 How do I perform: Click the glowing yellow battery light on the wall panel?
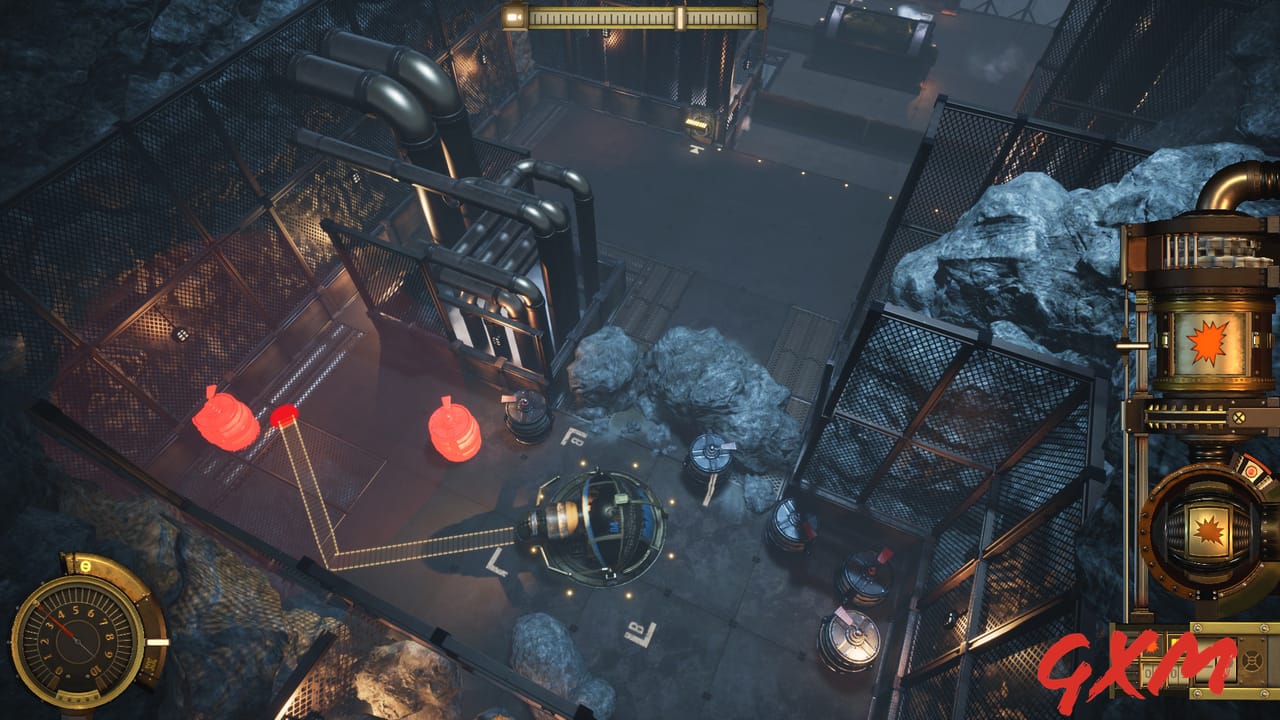click(695, 125)
